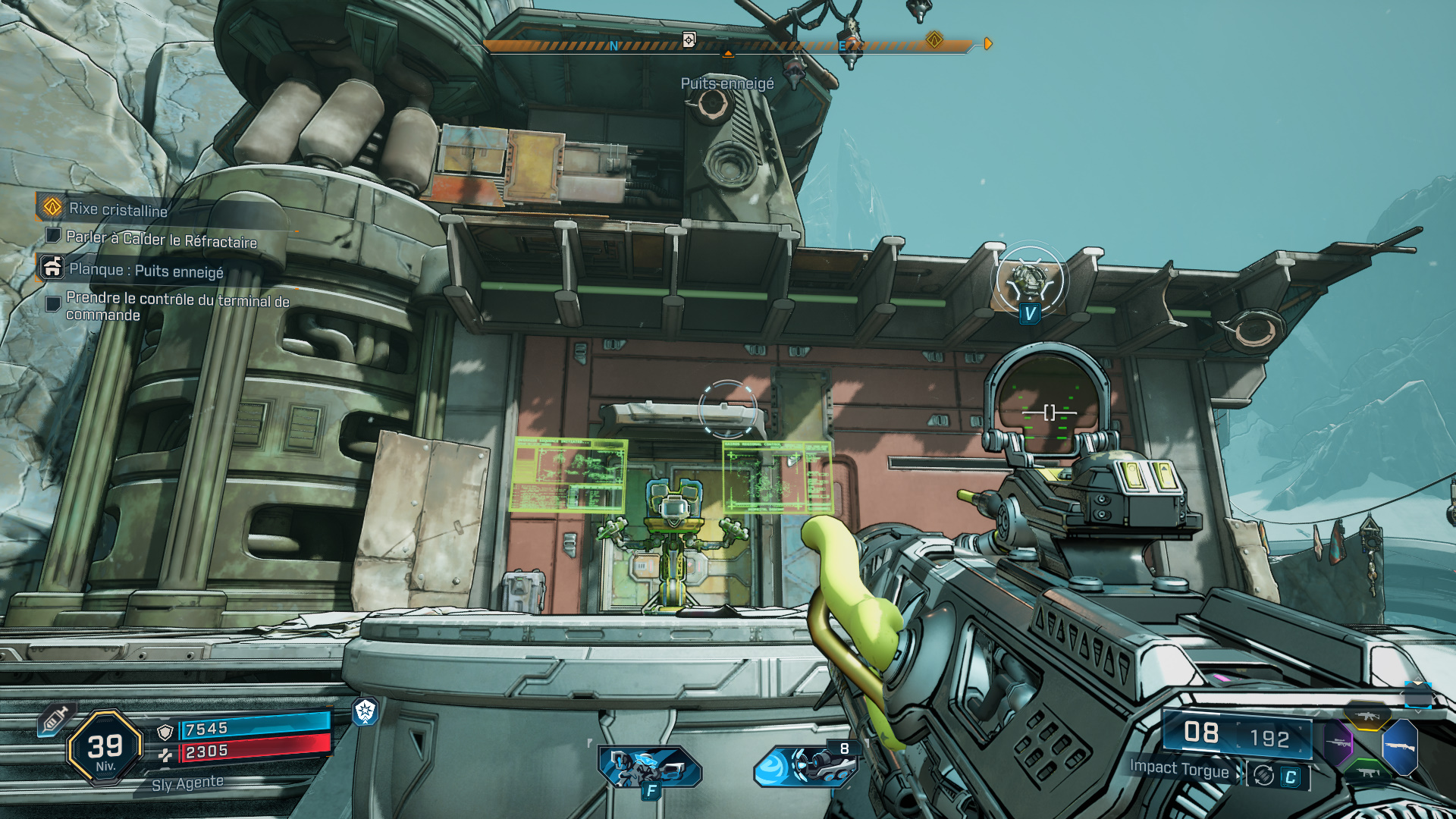Select the Rixe cristalline quest tracker

(x=118, y=209)
